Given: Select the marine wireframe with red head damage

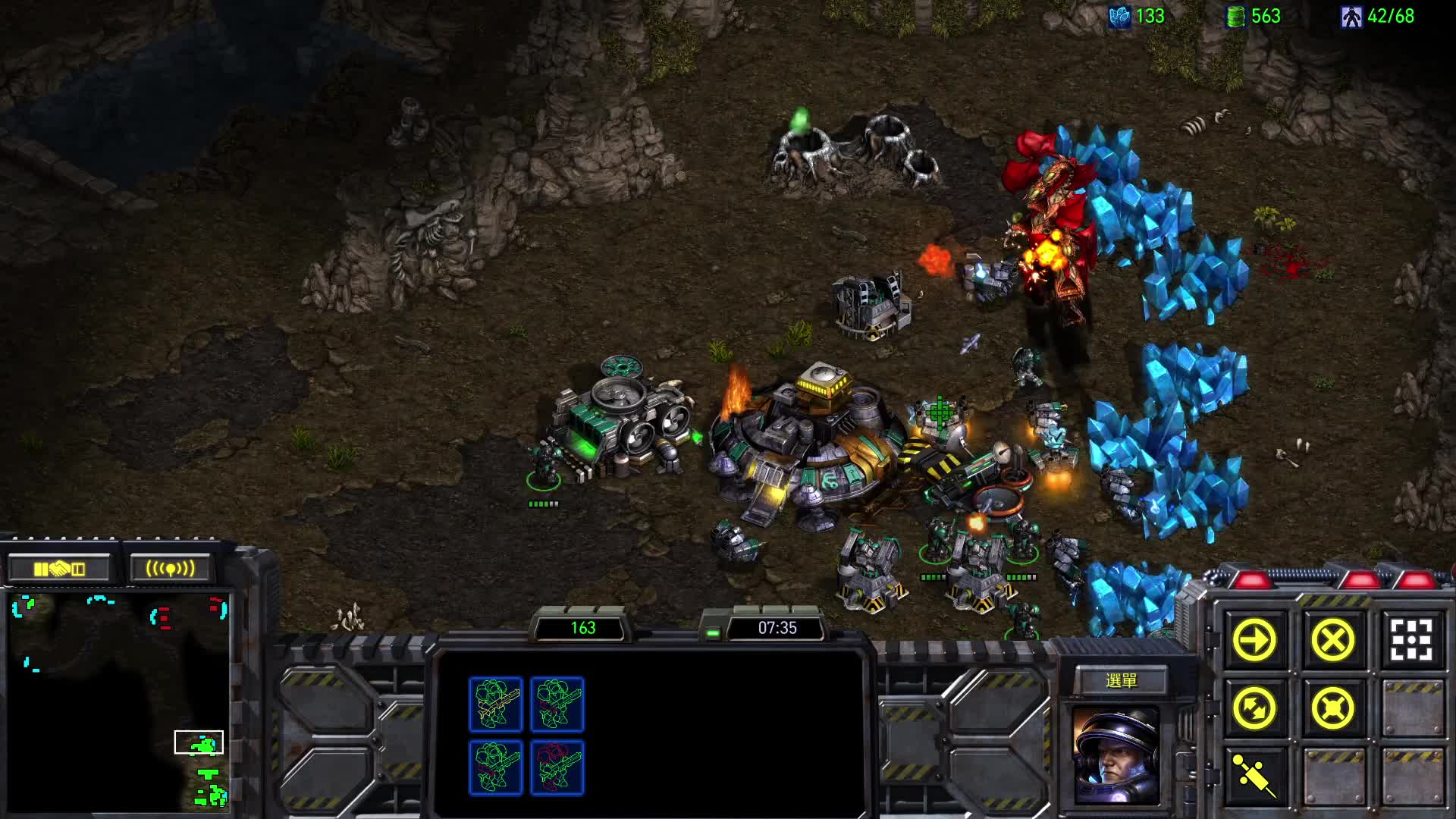Looking at the screenshot, I should 557,767.
